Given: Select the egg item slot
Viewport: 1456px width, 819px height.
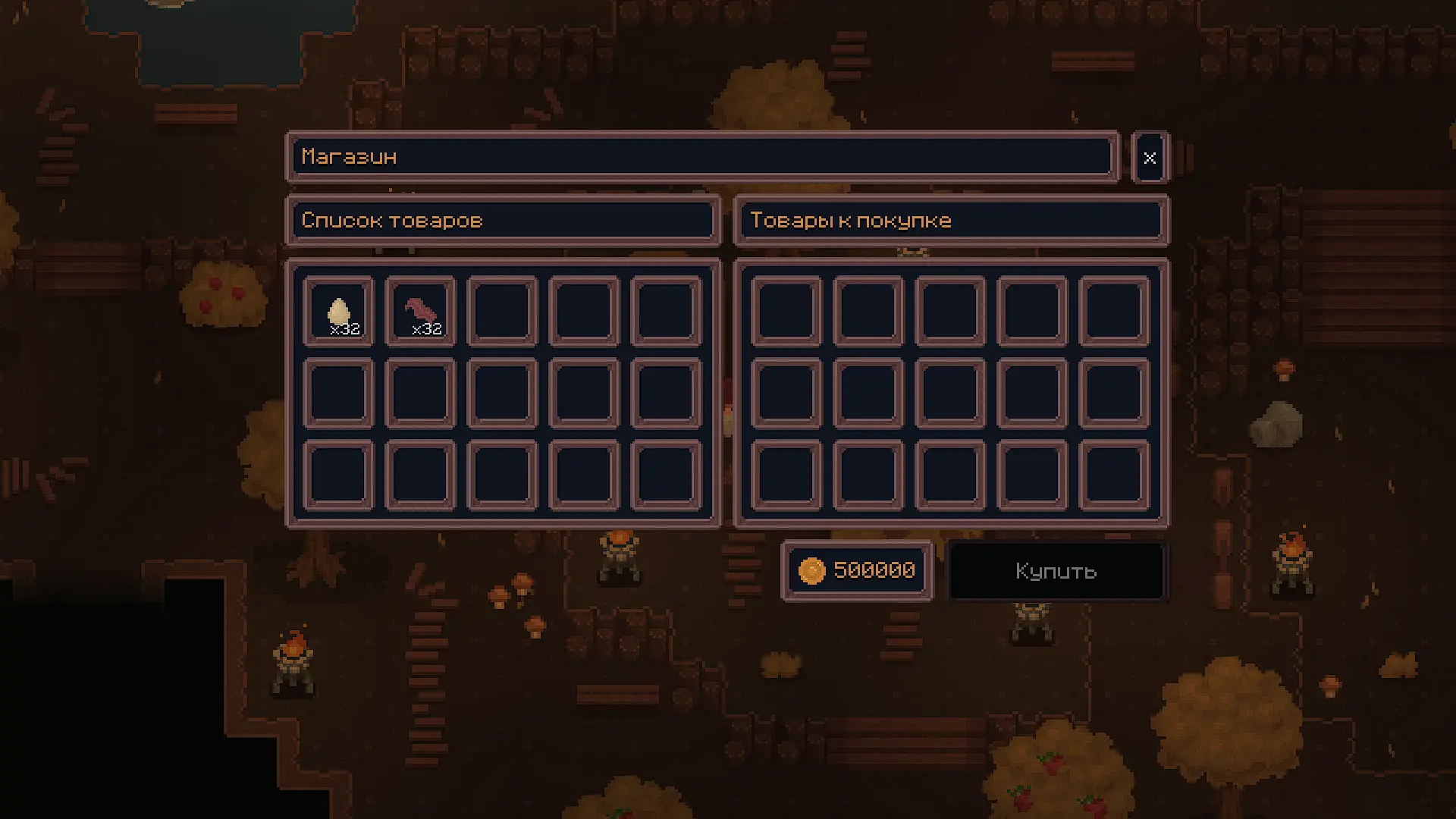Looking at the screenshot, I should [338, 312].
